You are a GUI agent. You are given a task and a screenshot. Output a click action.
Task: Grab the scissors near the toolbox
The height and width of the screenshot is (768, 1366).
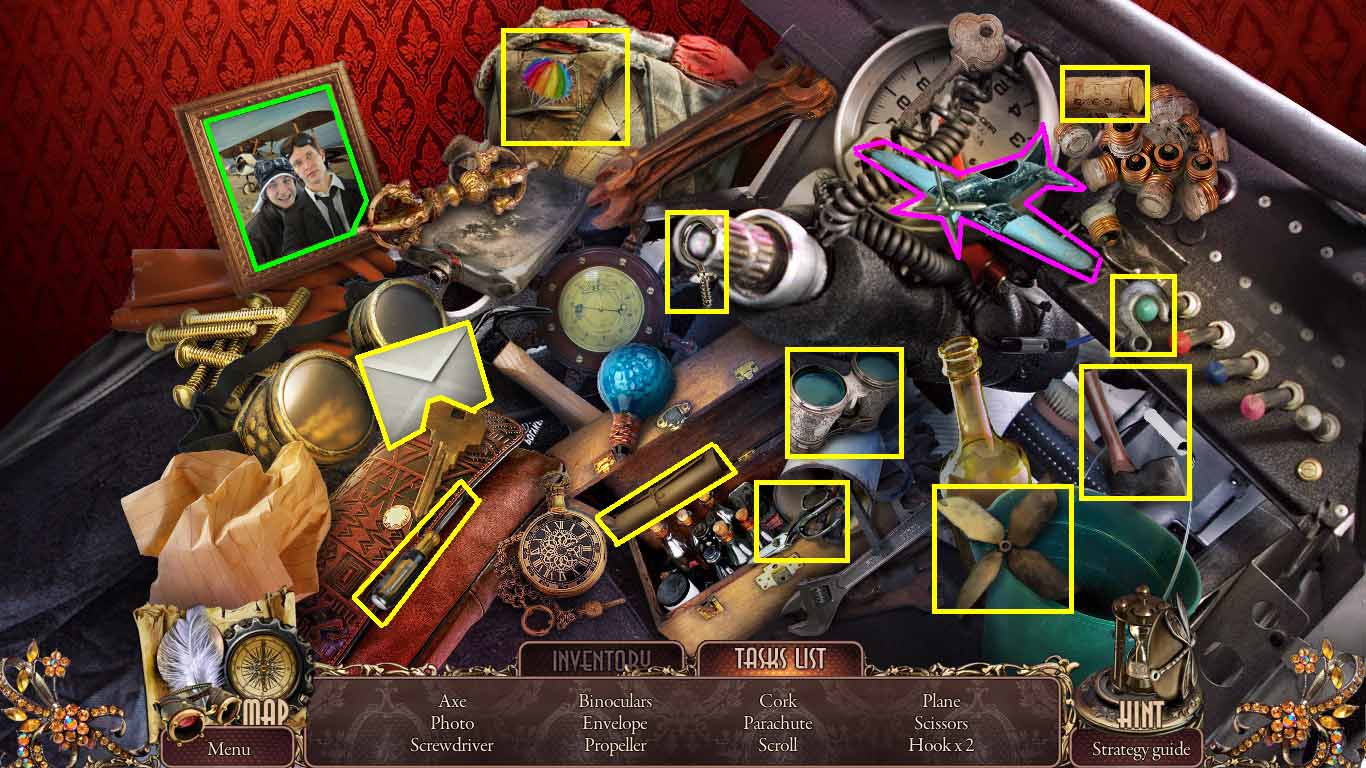[800, 520]
